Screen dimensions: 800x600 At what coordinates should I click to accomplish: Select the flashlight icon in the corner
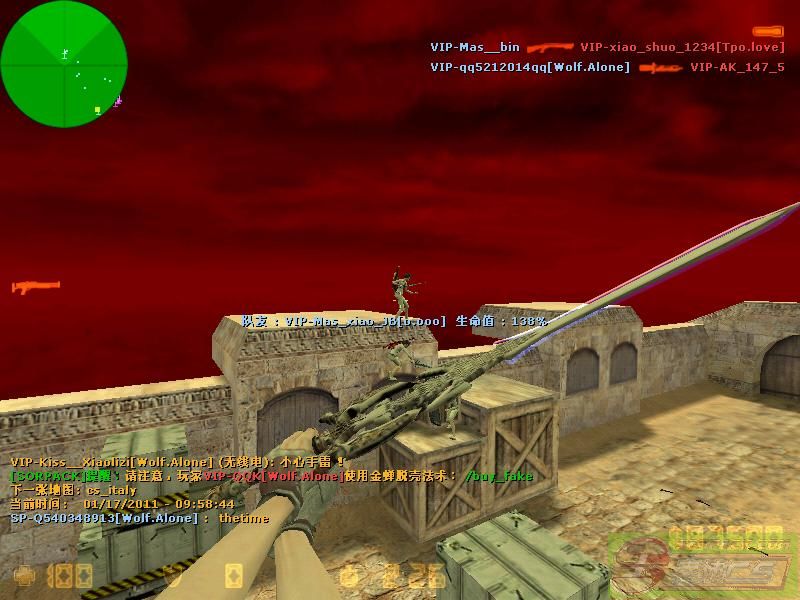pos(767,31)
